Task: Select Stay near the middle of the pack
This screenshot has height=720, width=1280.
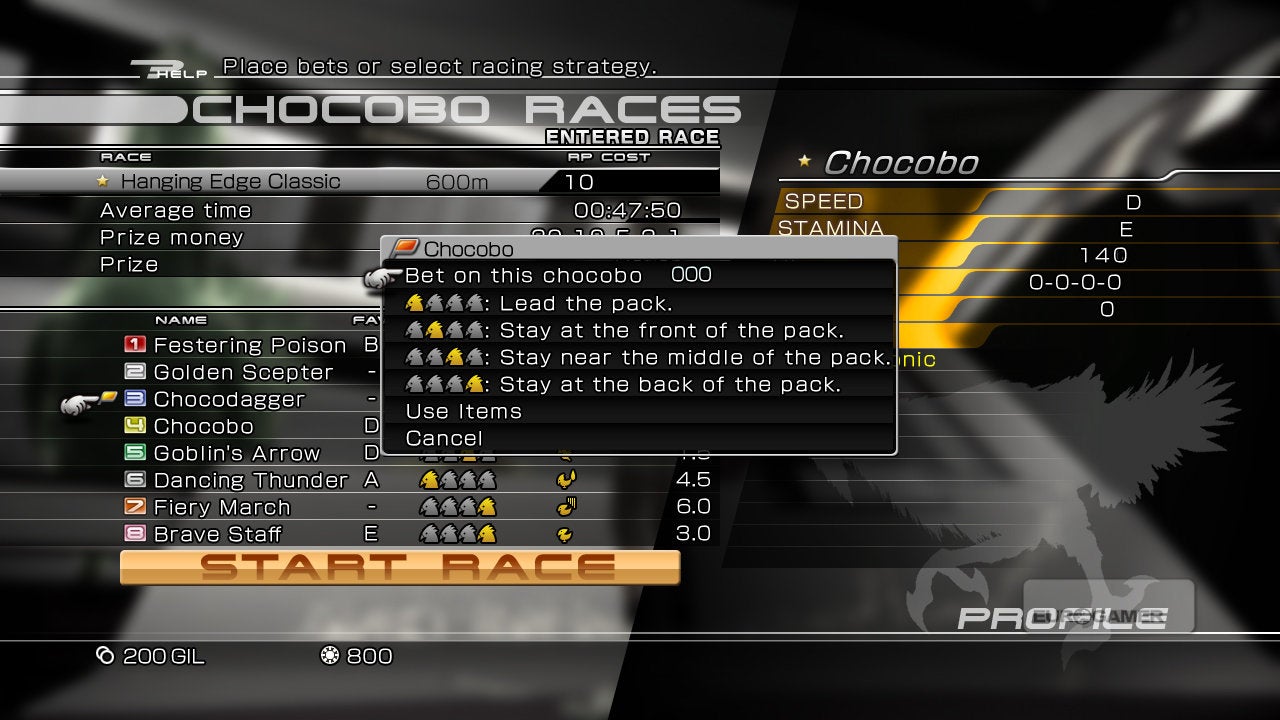Action: [x=694, y=357]
